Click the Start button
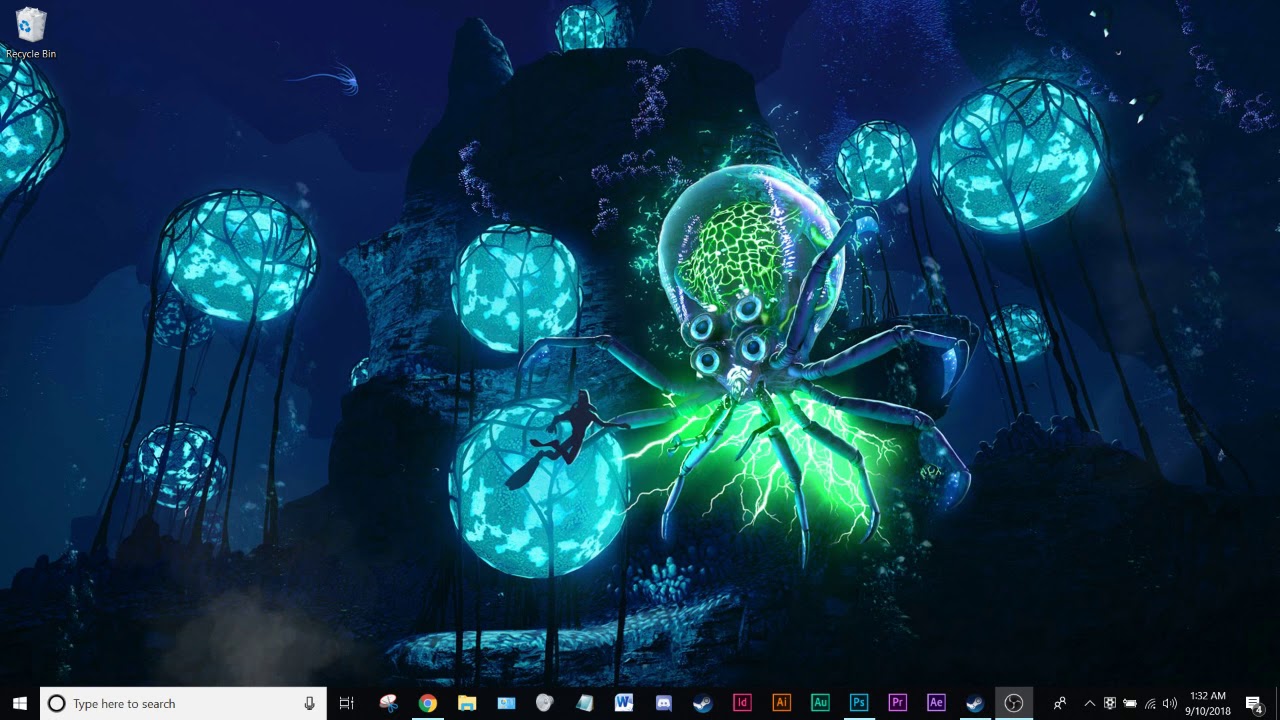The height and width of the screenshot is (720, 1280). [x=19, y=703]
